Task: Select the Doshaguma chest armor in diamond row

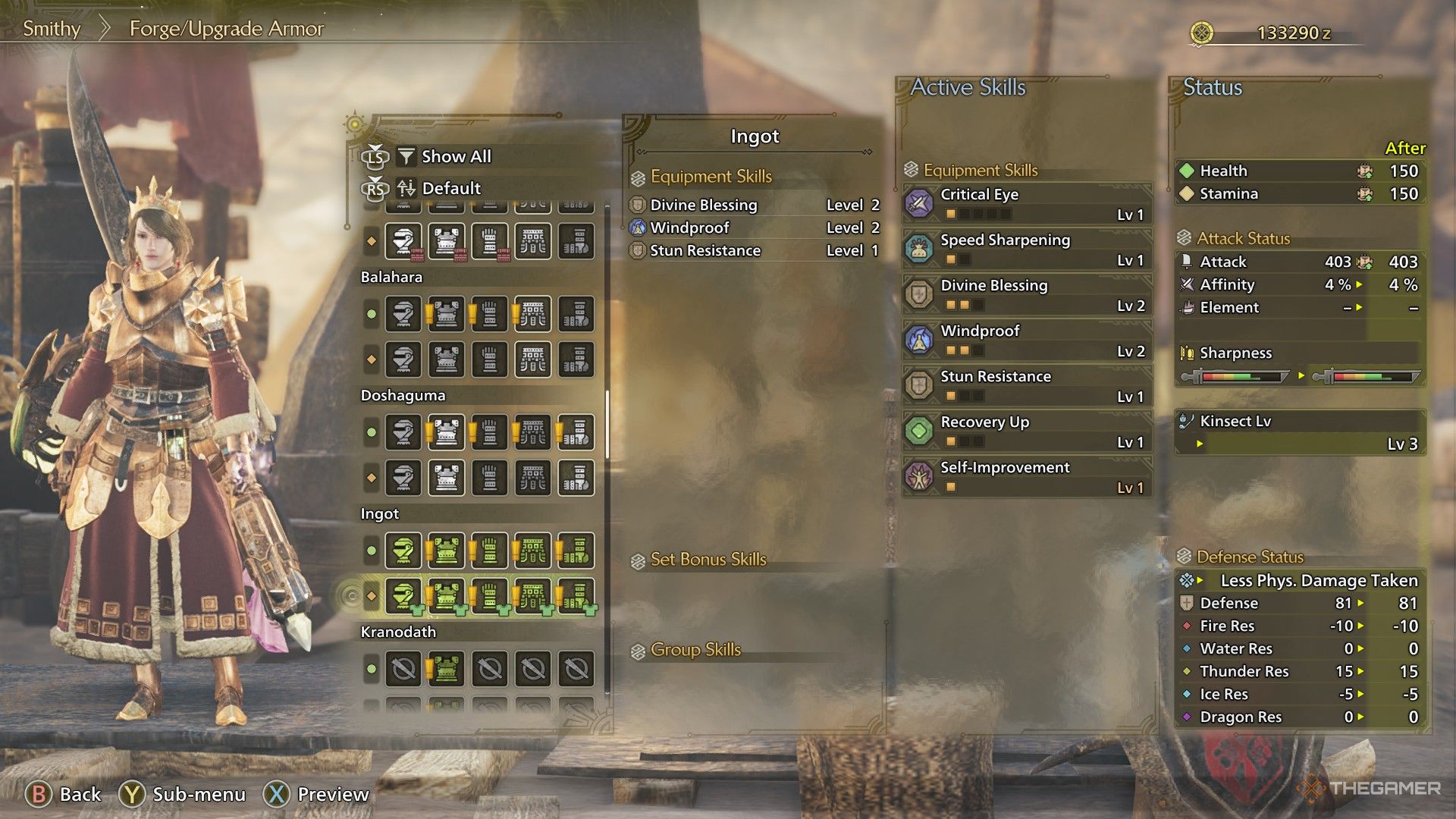Action: pos(446,478)
